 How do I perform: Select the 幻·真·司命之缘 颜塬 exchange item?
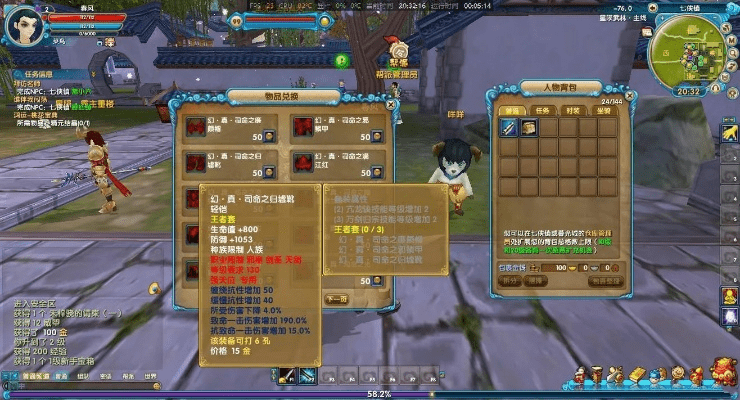[x=195, y=128]
